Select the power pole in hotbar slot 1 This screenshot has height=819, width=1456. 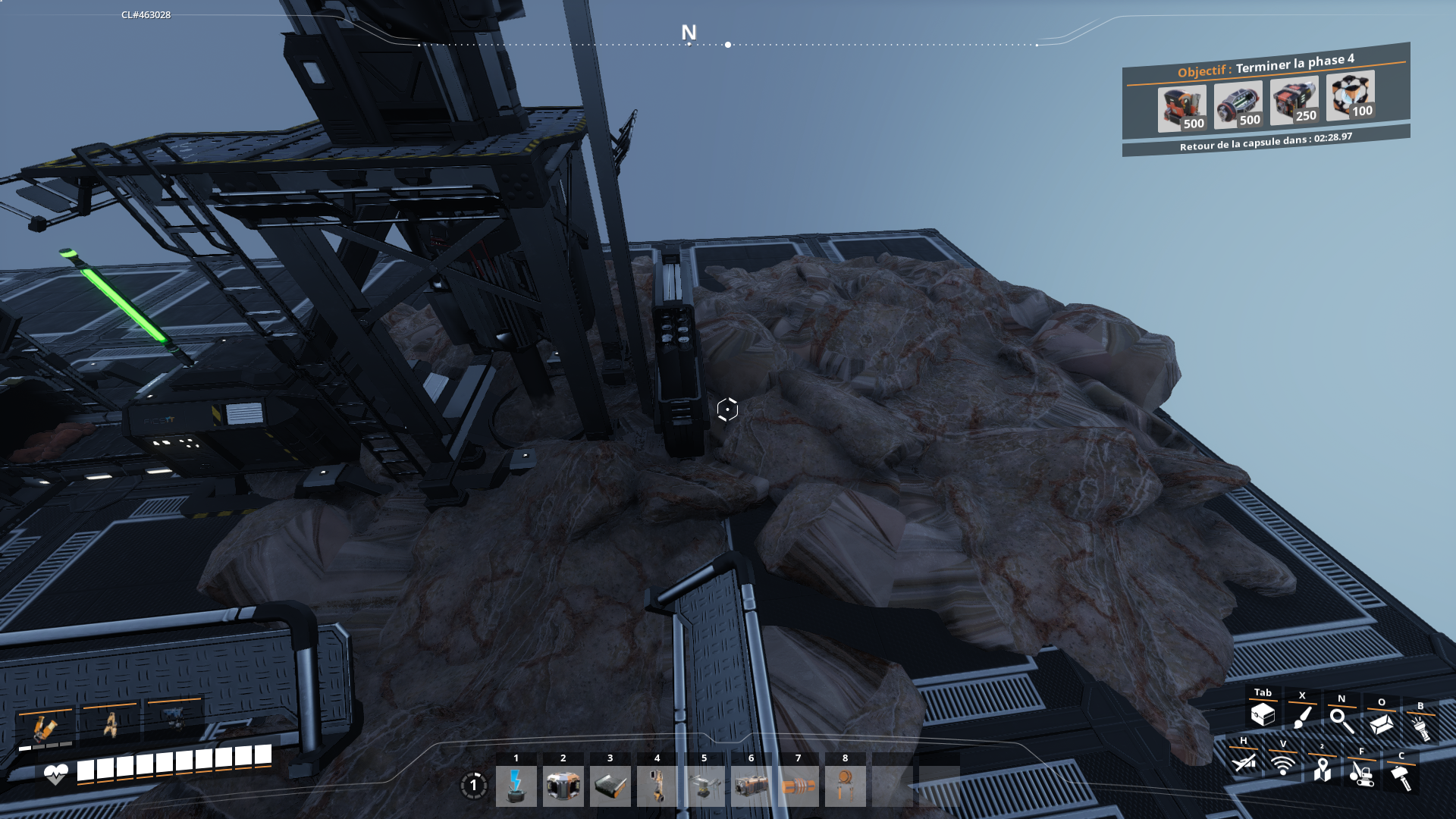[x=516, y=786]
